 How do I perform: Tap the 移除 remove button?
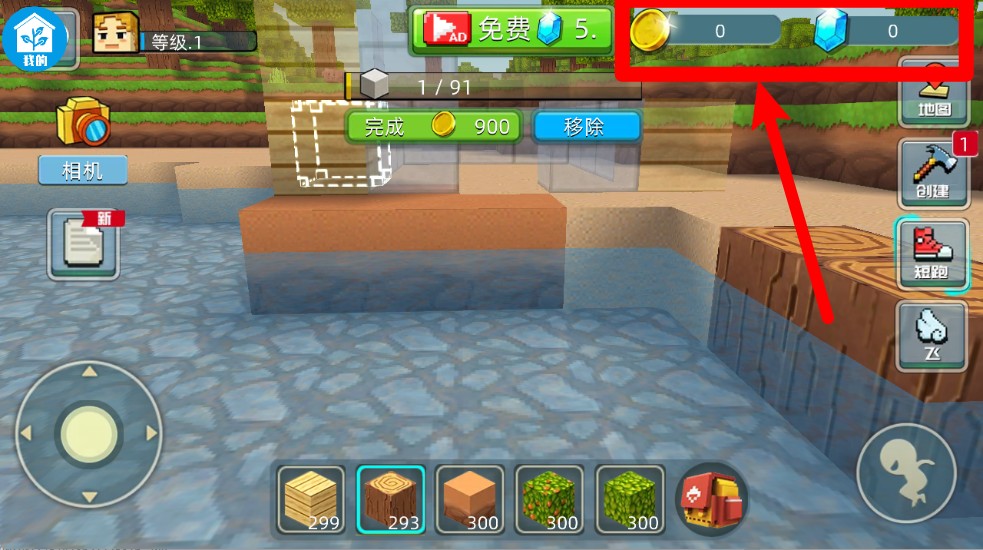coord(586,126)
